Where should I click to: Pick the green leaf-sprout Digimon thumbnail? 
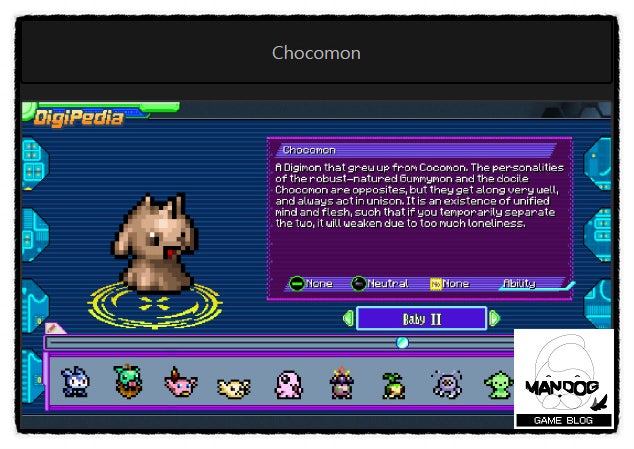(x=393, y=384)
